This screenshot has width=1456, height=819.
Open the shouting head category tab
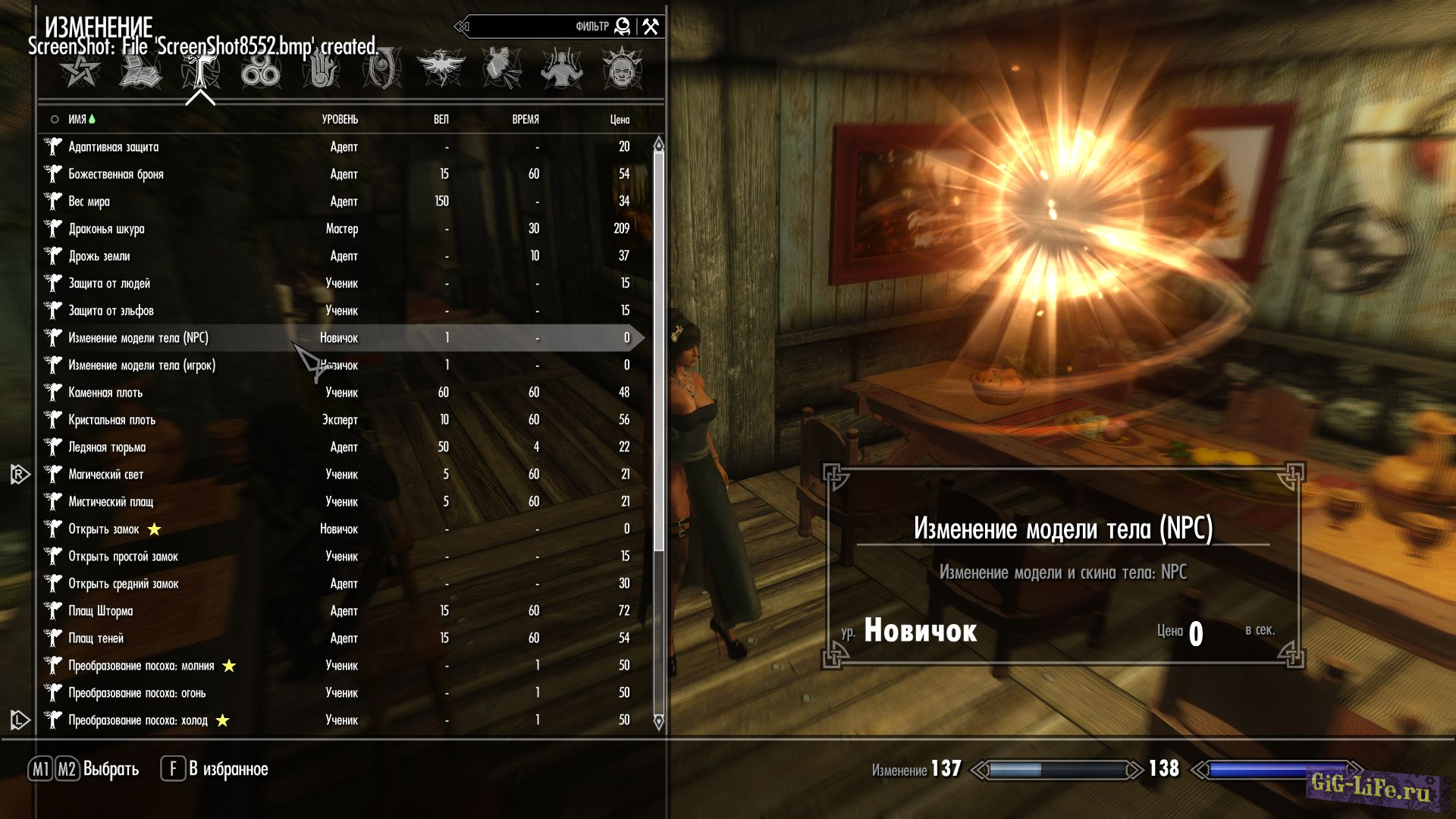click(622, 69)
